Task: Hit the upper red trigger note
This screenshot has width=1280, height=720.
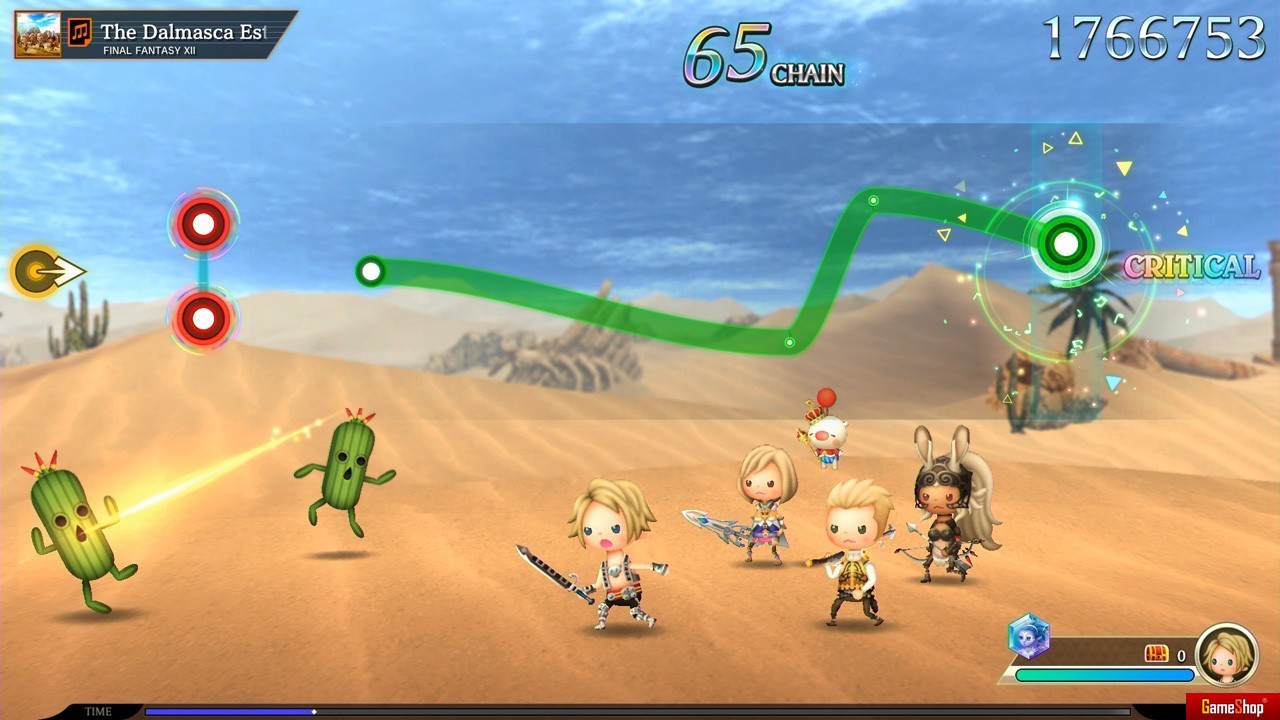Action: pos(203,224)
